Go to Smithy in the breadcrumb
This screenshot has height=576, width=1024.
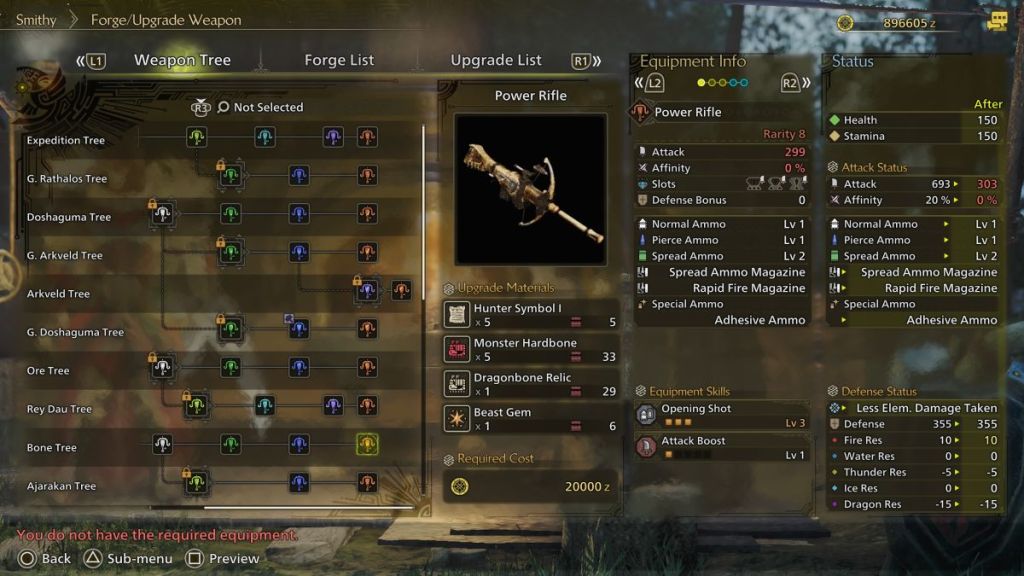pyautogui.click(x=36, y=20)
